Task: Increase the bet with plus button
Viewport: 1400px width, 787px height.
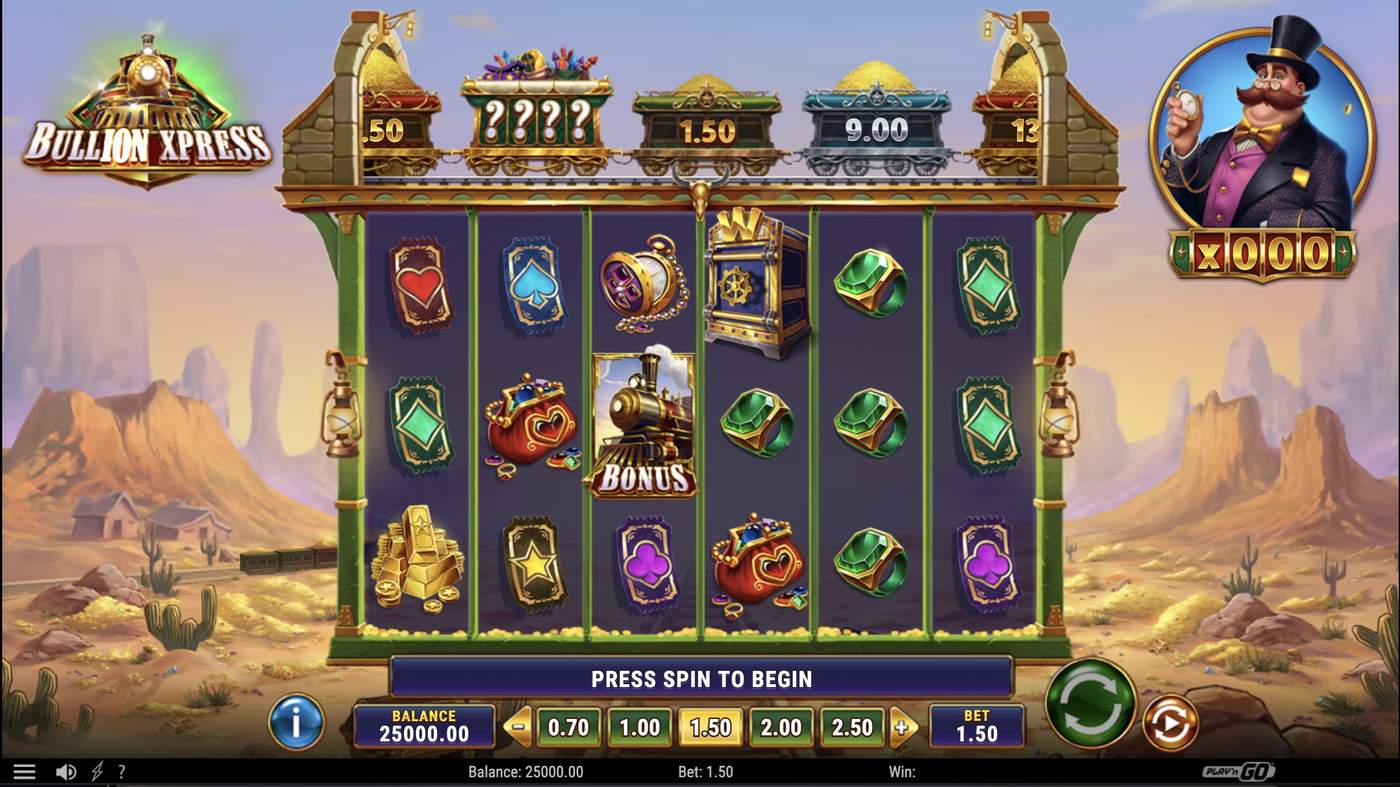Action: 902,727
